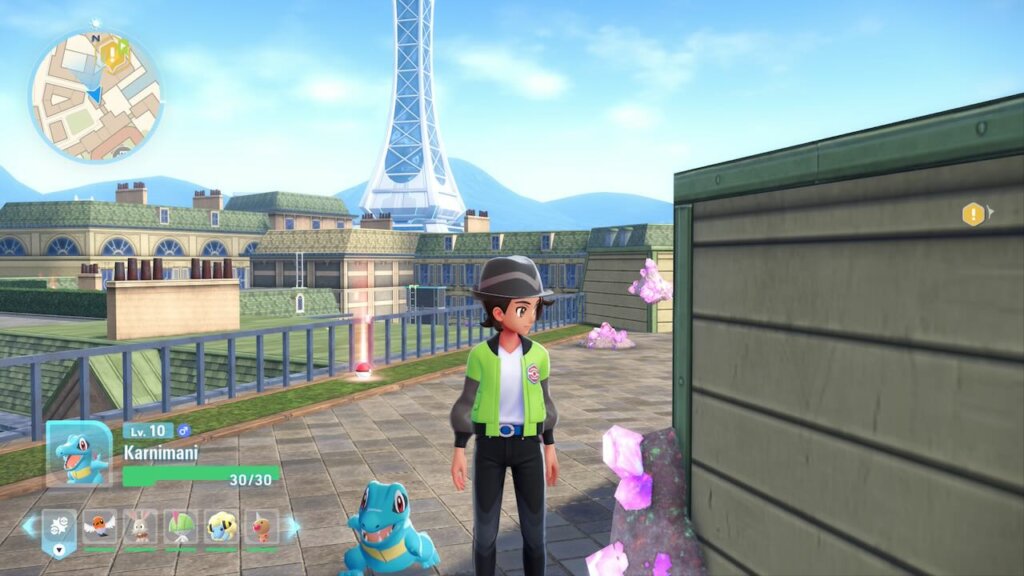This screenshot has width=1024, height=576.
Task: Switch to Ralts in the party bar
Action: point(181,526)
